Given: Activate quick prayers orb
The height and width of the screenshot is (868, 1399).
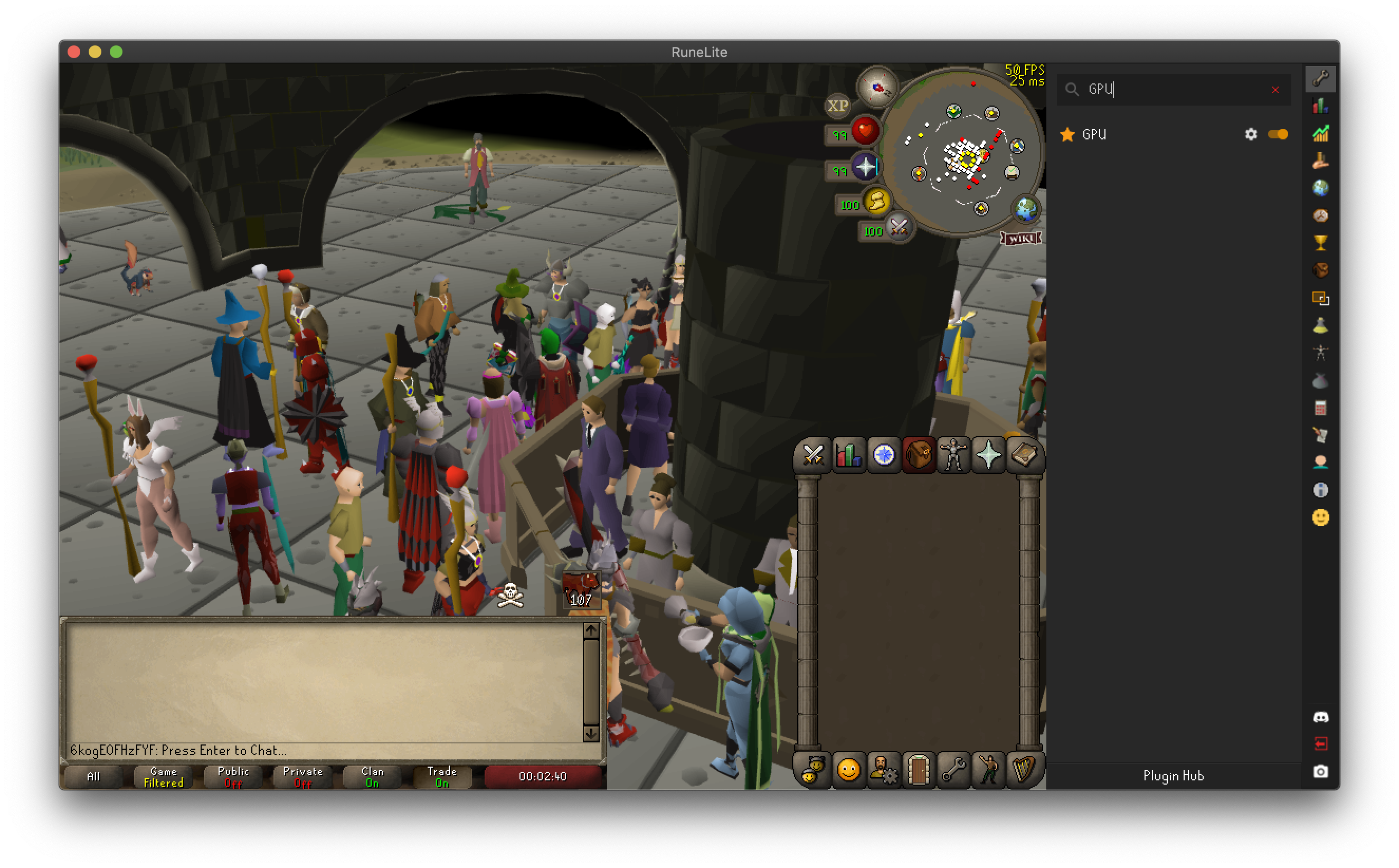Looking at the screenshot, I should (865, 167).
